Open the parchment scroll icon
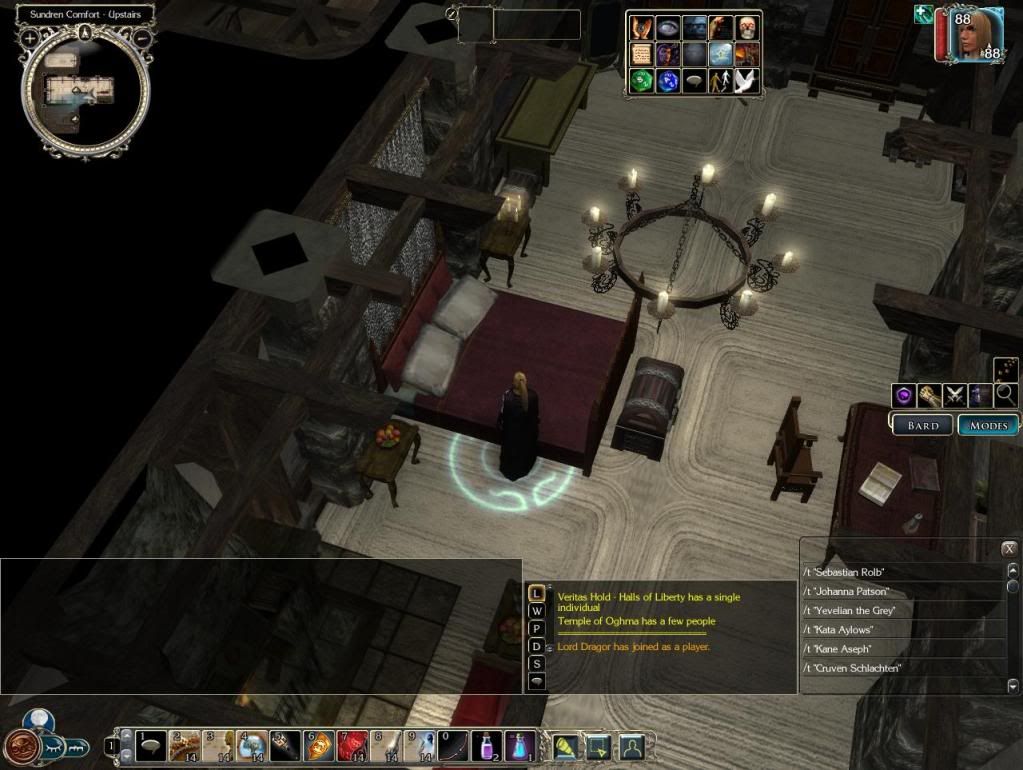Viewport: 1023px width, 770px height. click(641, 55)
